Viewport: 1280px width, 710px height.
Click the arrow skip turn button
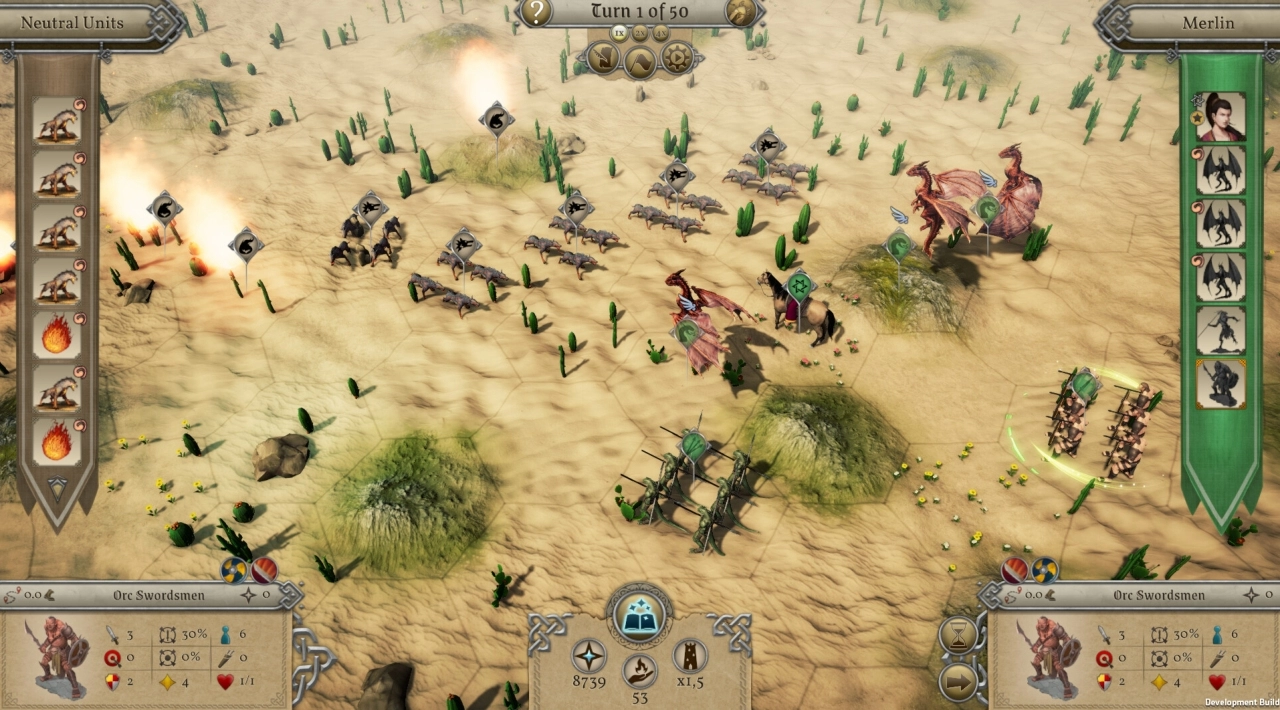[x=959, y=682]
